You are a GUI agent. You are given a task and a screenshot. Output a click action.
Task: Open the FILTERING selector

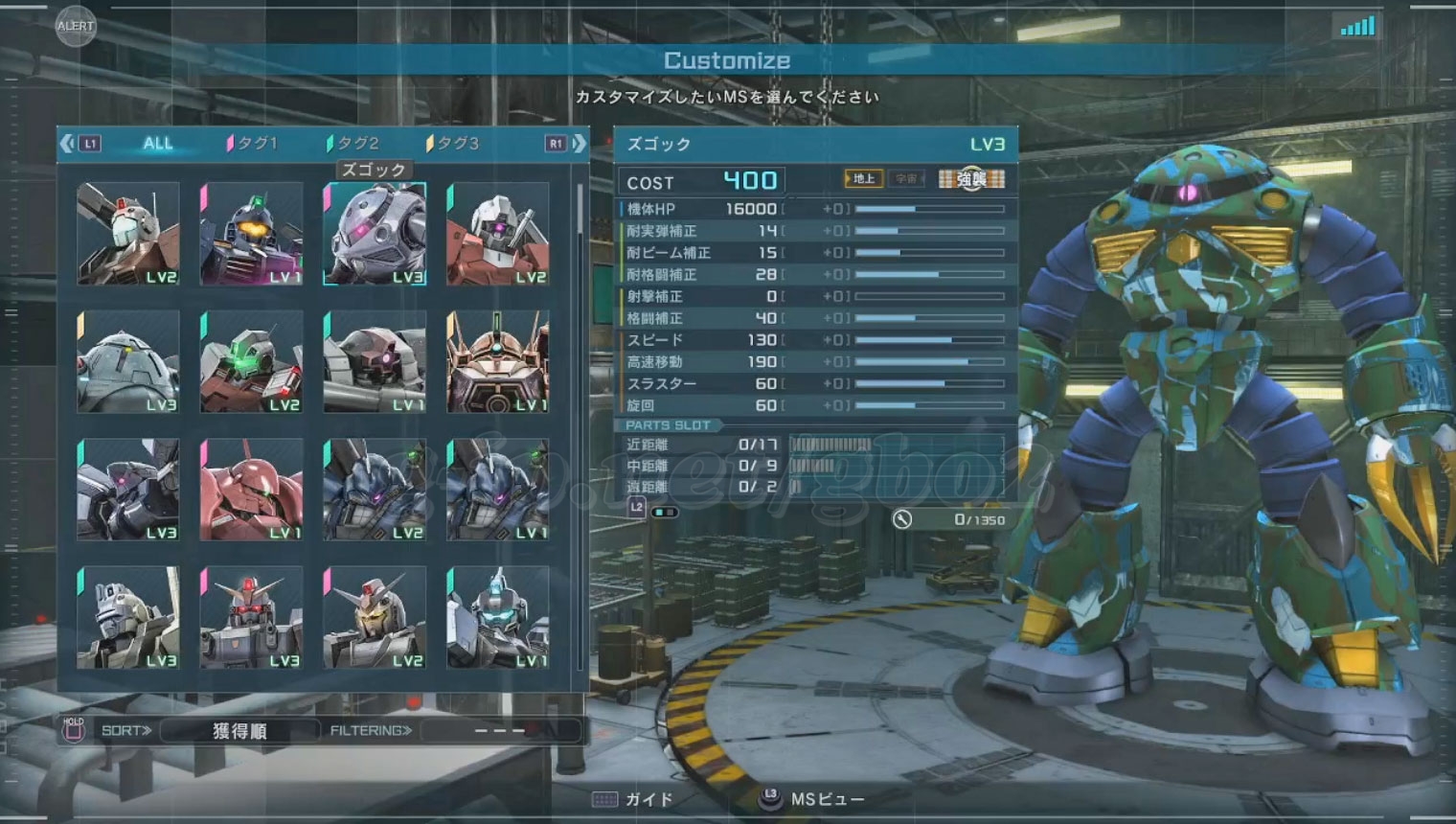[x=500, y=731]
